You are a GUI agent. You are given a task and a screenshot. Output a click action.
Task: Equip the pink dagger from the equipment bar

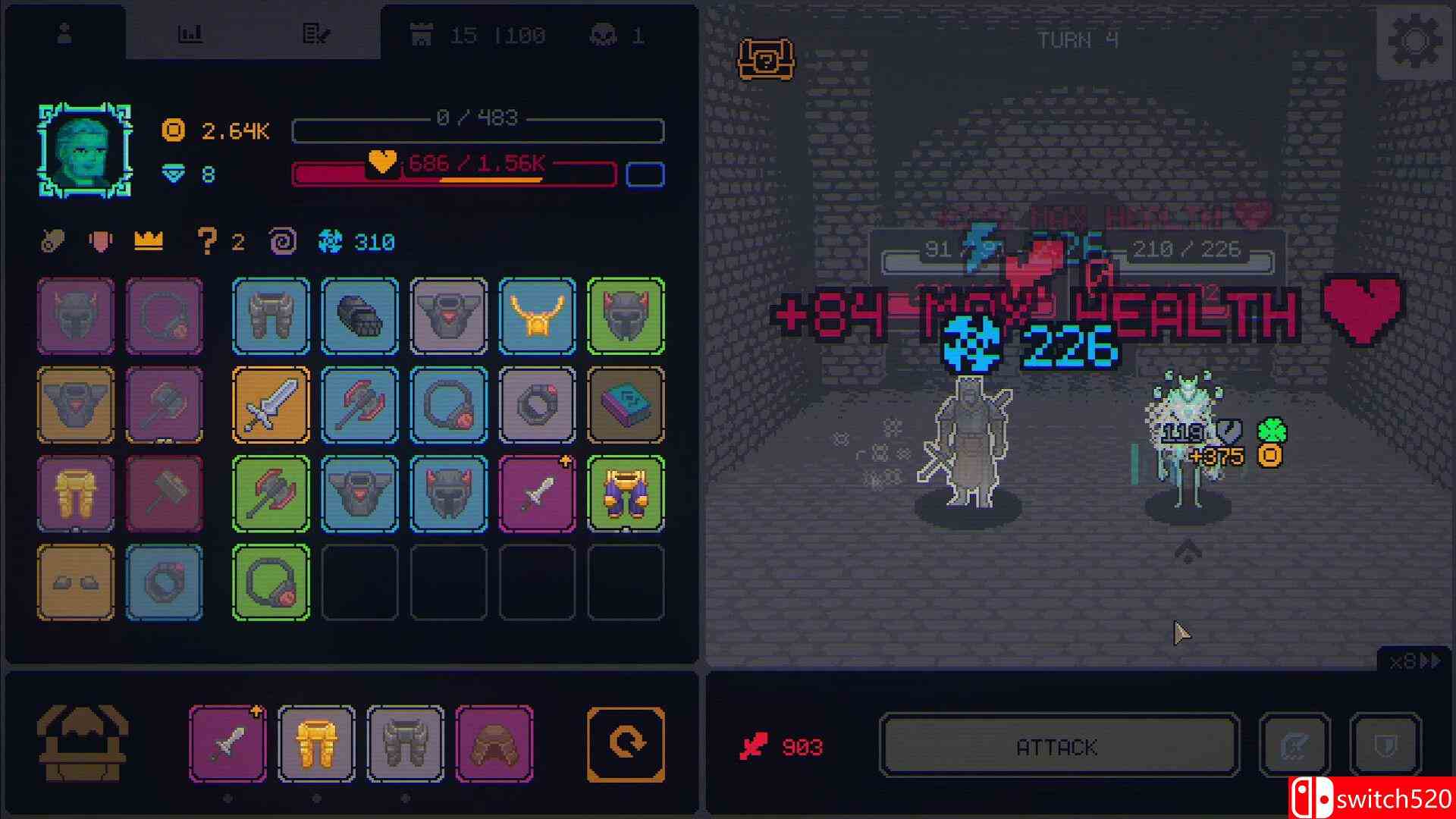(x=227, y=742)
